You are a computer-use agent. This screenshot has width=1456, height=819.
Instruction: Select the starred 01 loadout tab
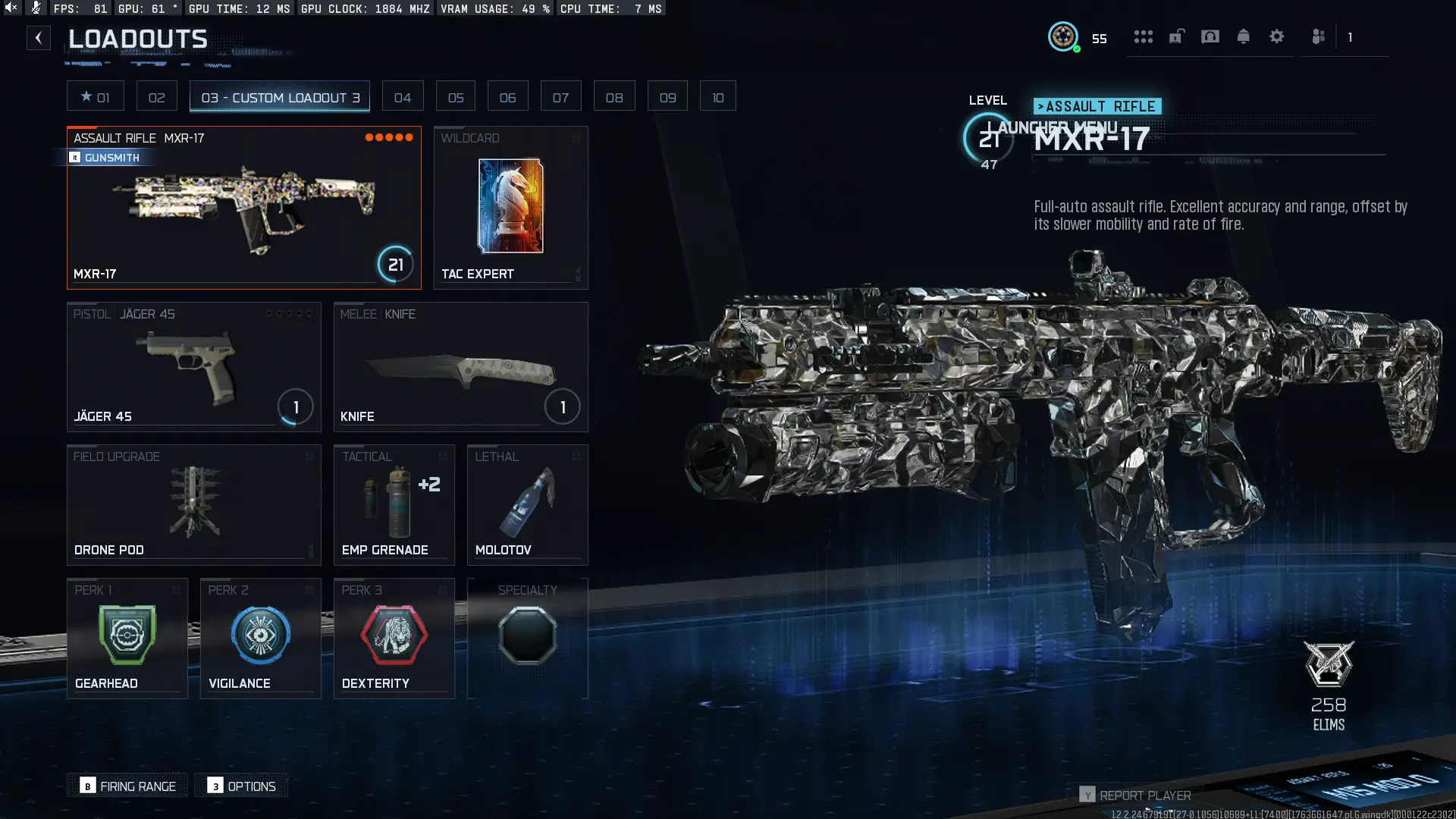96,96
